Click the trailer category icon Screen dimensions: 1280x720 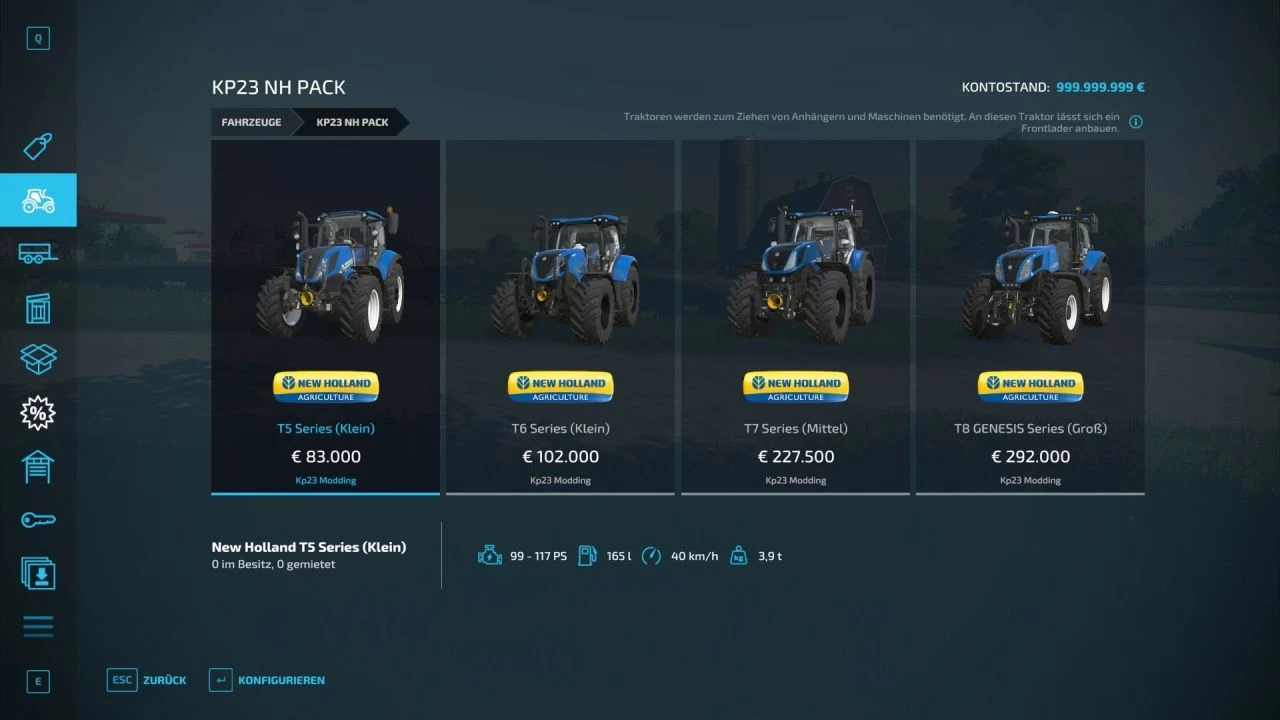pos(38,253)
